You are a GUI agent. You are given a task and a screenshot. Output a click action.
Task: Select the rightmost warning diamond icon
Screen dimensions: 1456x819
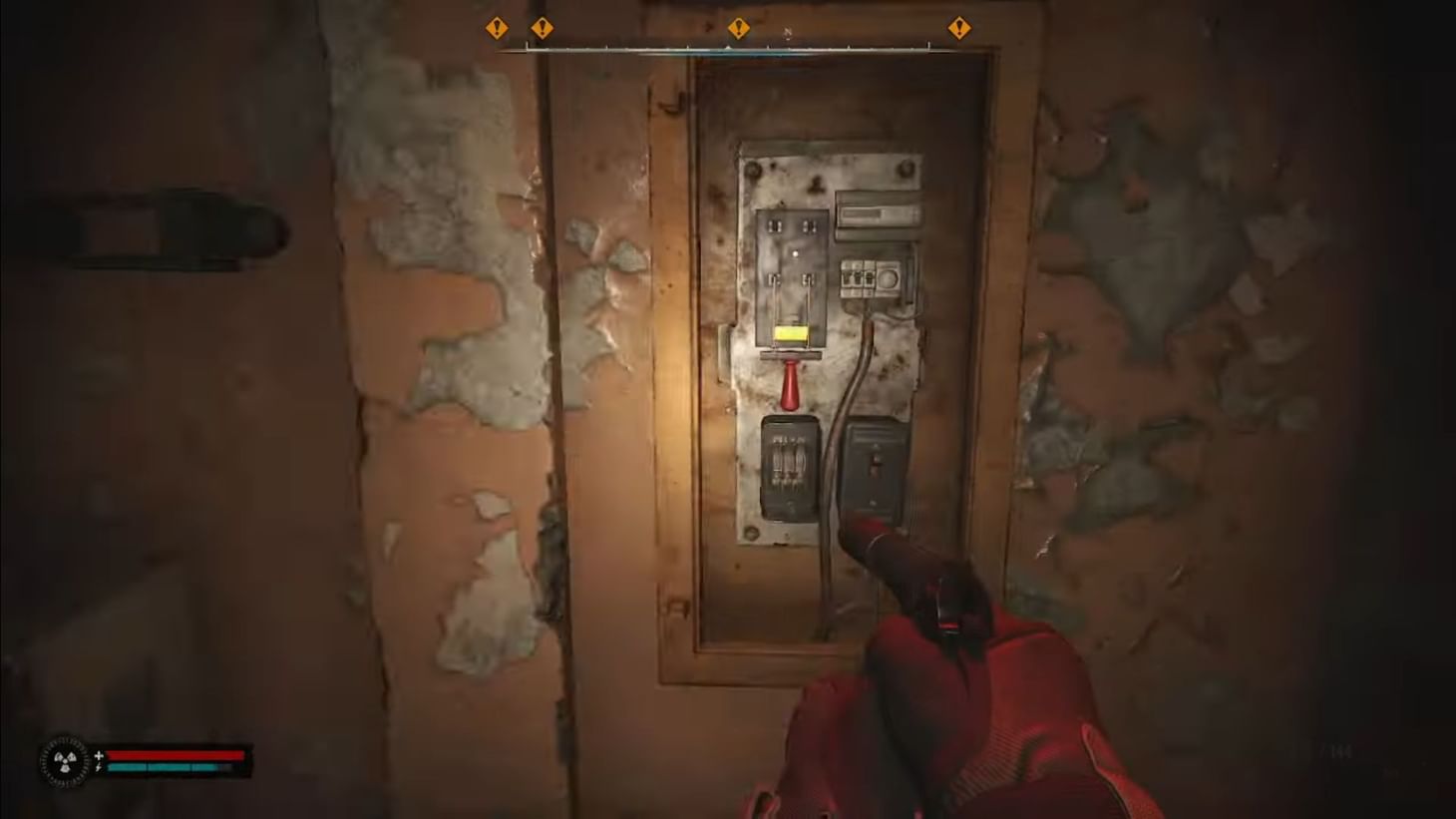coord(960,28)
